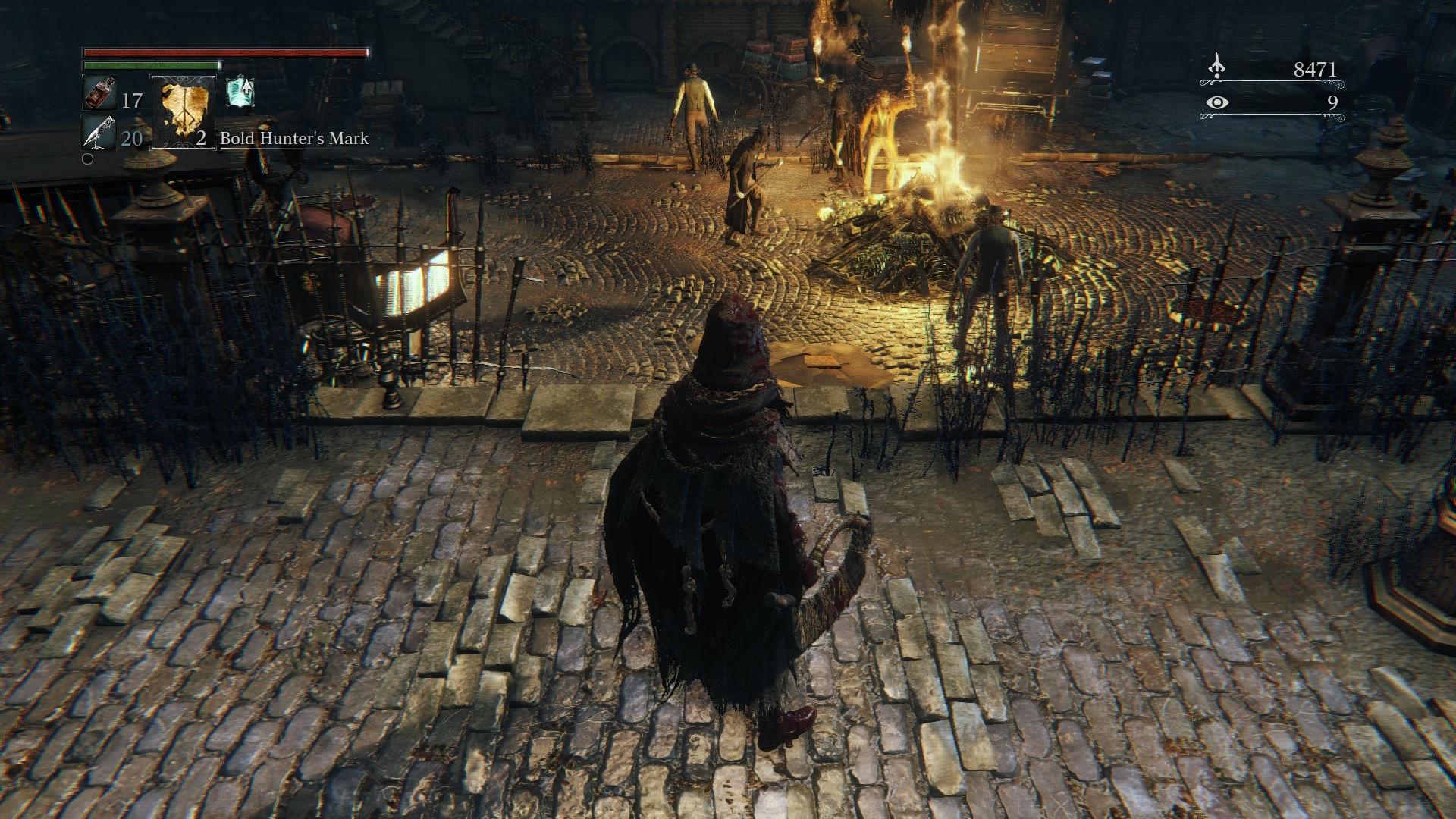Screen dimensions: 1456x819
Task: Inspect the ribcage buff status icon
Action: 240,92
